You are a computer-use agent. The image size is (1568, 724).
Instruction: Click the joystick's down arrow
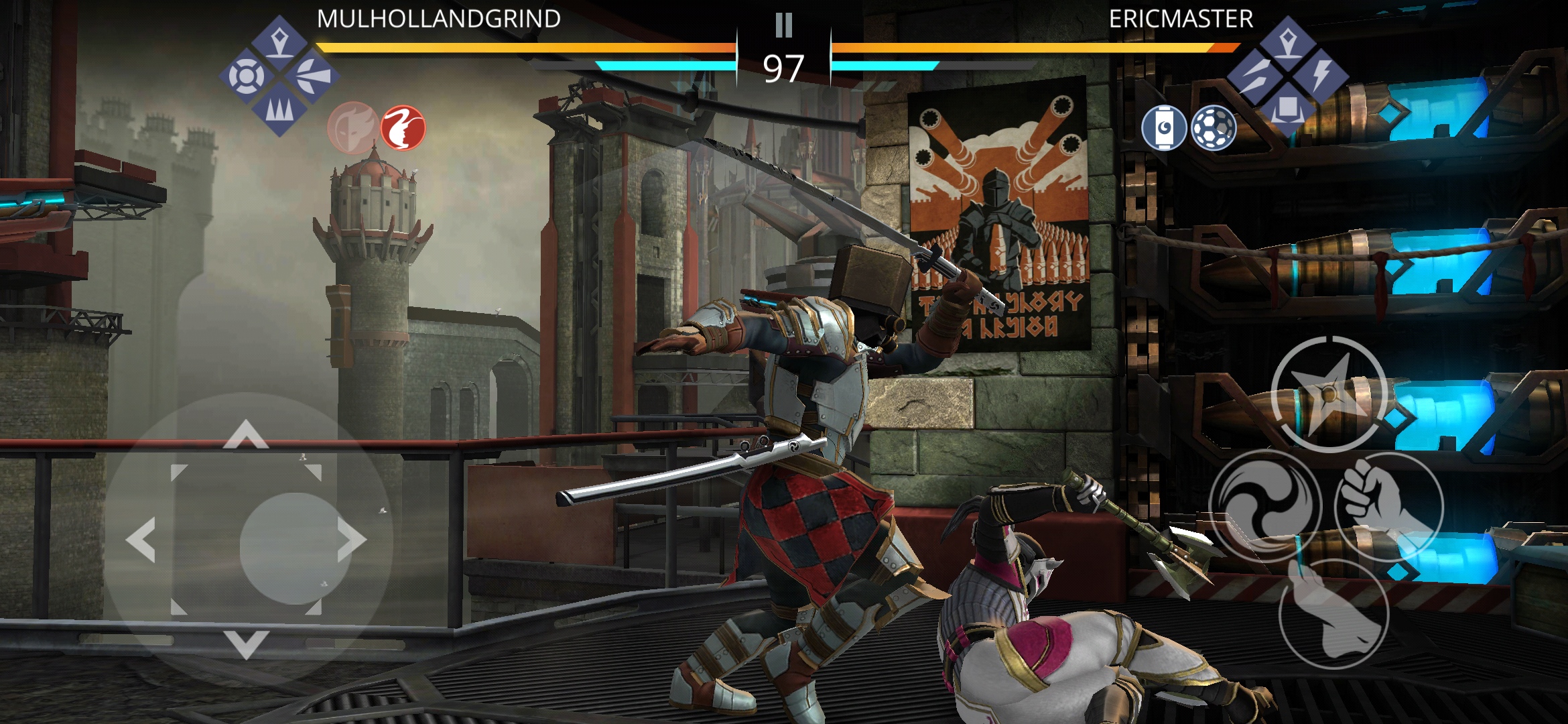click(x=246, y=644)
